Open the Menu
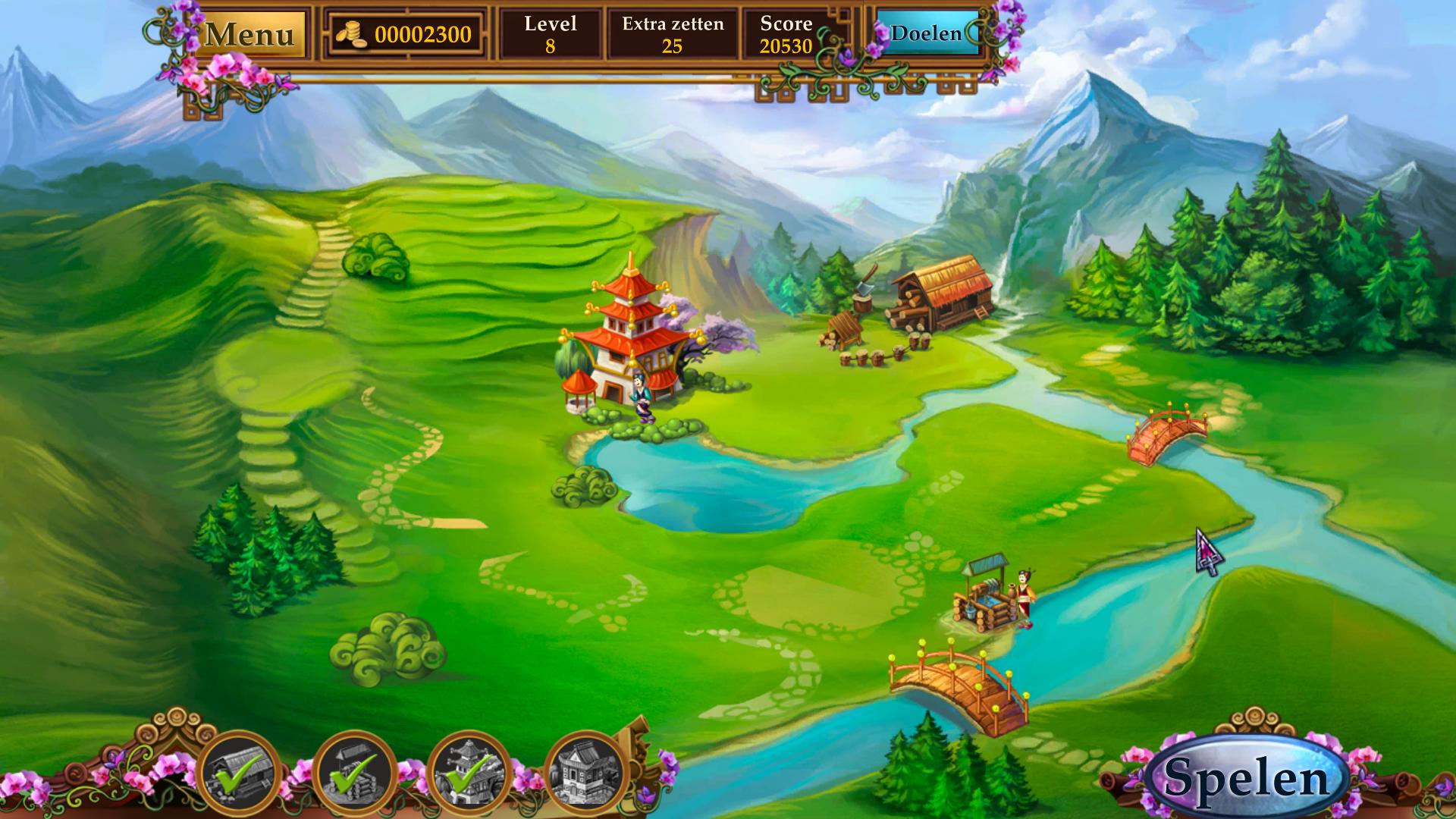The width and height of the screenshot is (1456, 819). point(249,34)
